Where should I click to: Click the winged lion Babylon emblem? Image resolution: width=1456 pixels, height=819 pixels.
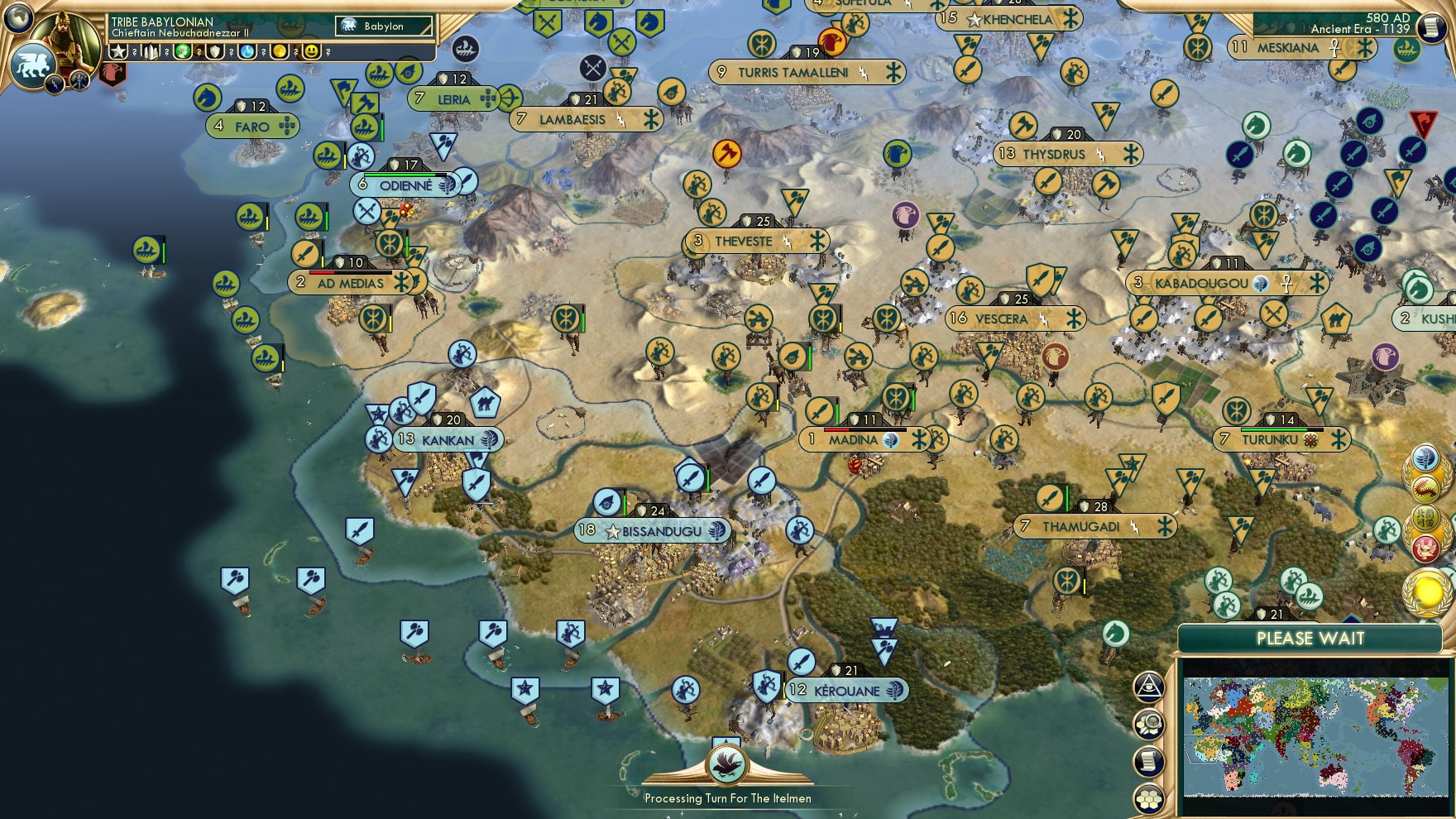point(31,65)
